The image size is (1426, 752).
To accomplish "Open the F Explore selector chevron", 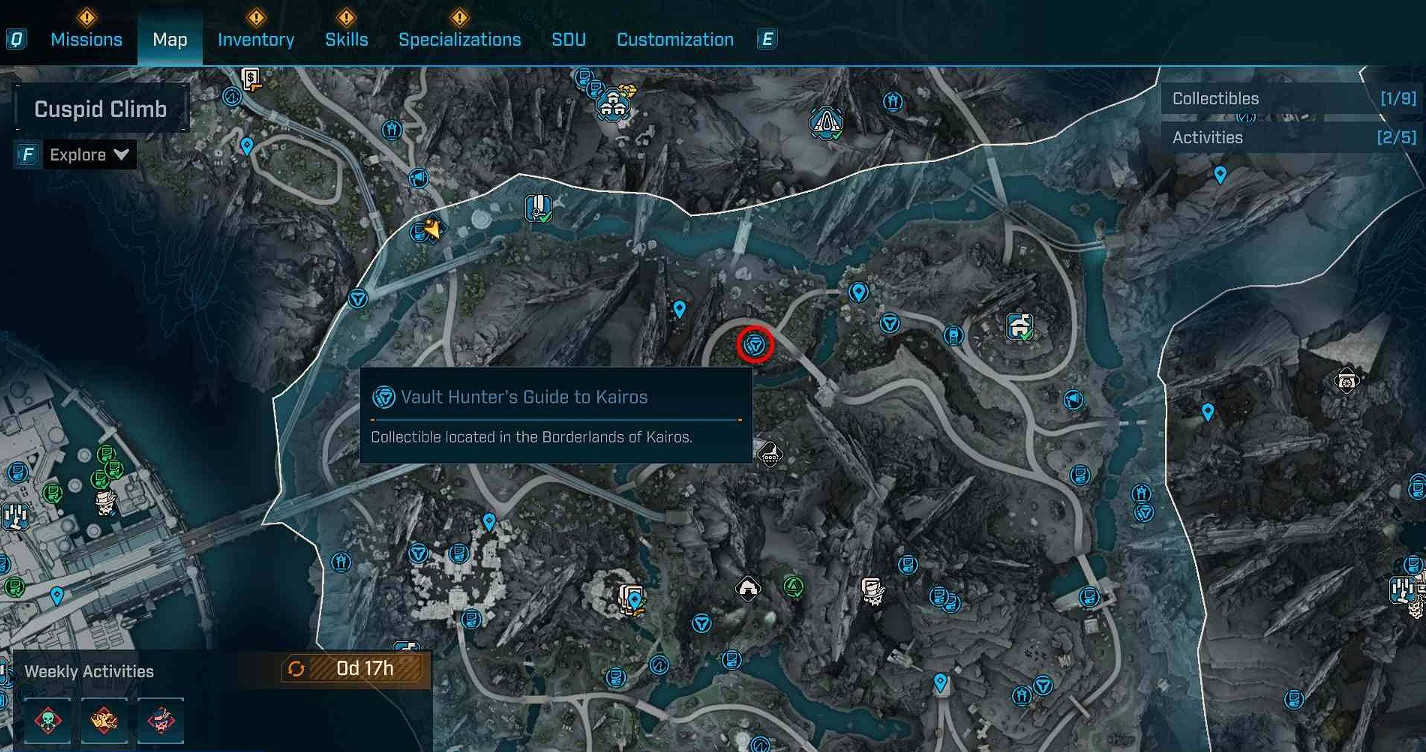I will pyautogui.click(x=120, y=154).
